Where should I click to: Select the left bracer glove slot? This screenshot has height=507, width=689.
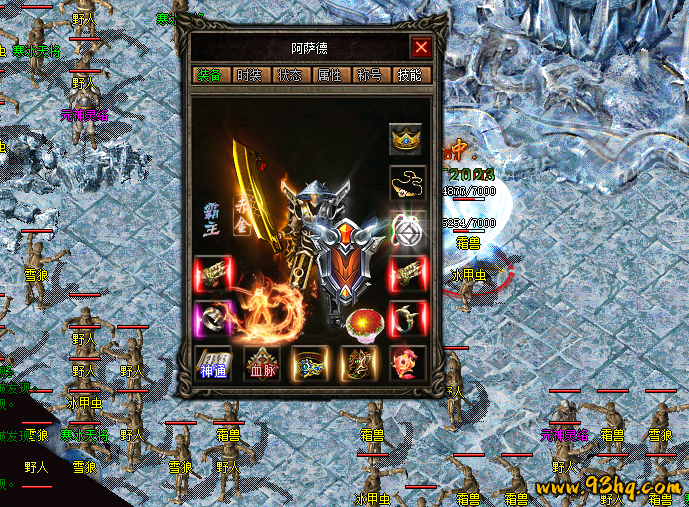212,272
